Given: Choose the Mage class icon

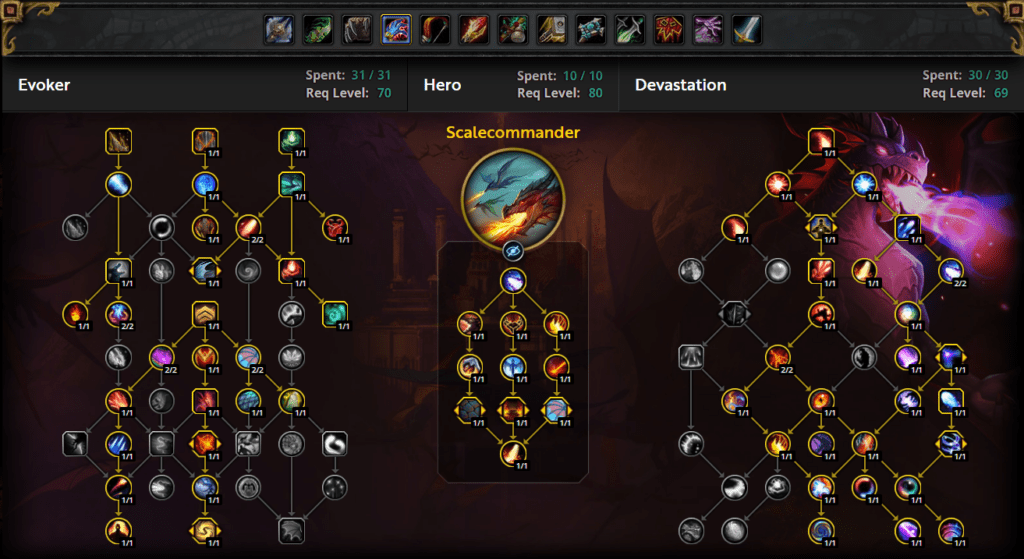Looking at the screenshot, I should coord(474,30).
